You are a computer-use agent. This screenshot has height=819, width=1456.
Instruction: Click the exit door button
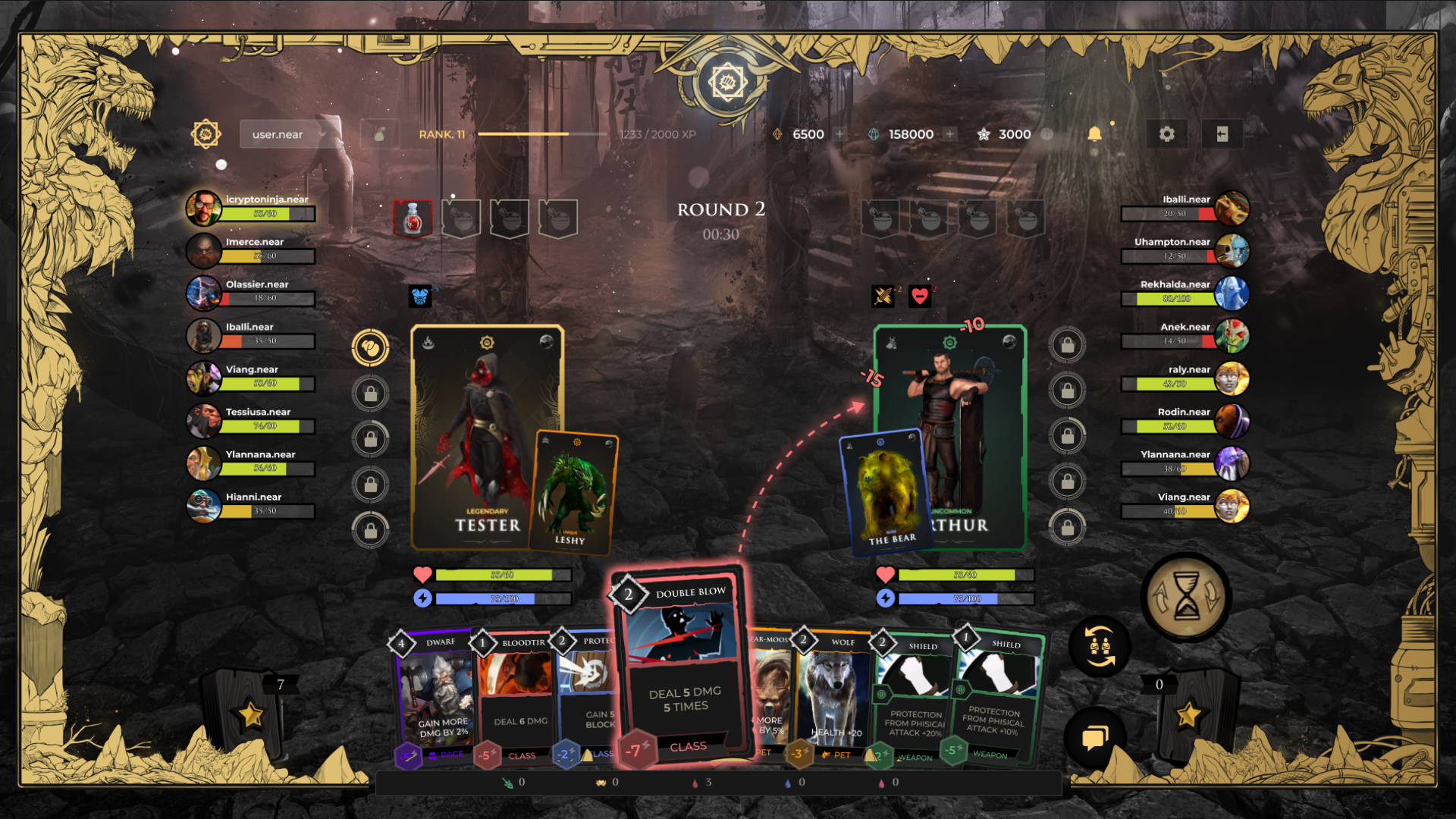tap(1222, 134)
